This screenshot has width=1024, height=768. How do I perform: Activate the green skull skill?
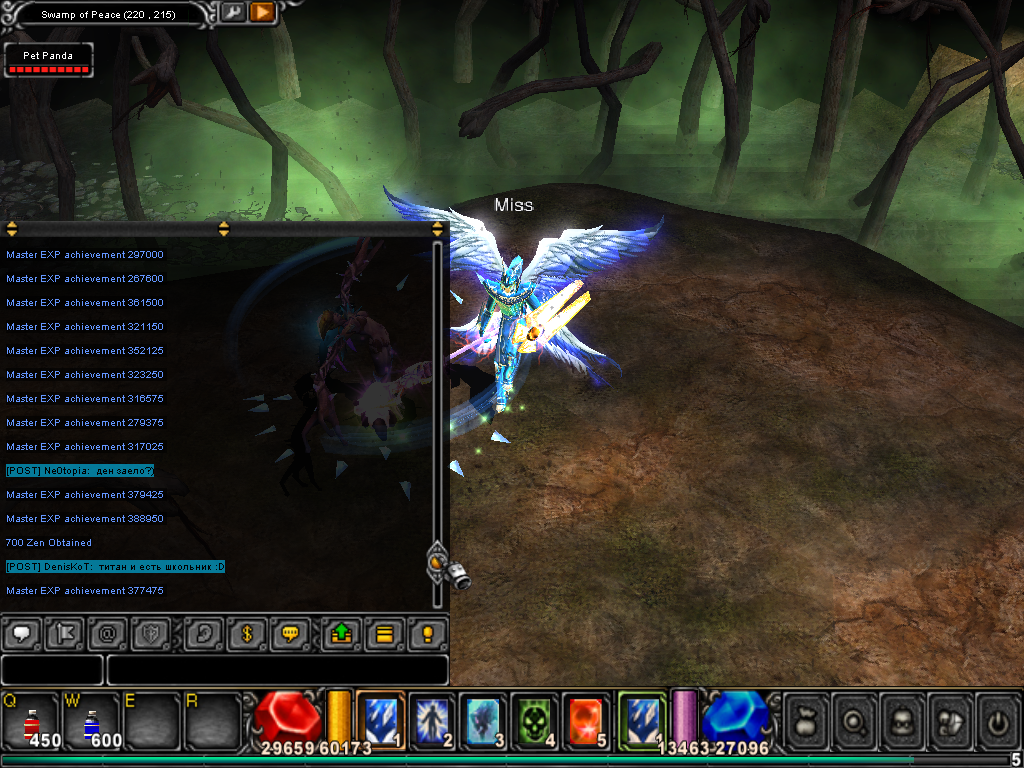(534, 720)
